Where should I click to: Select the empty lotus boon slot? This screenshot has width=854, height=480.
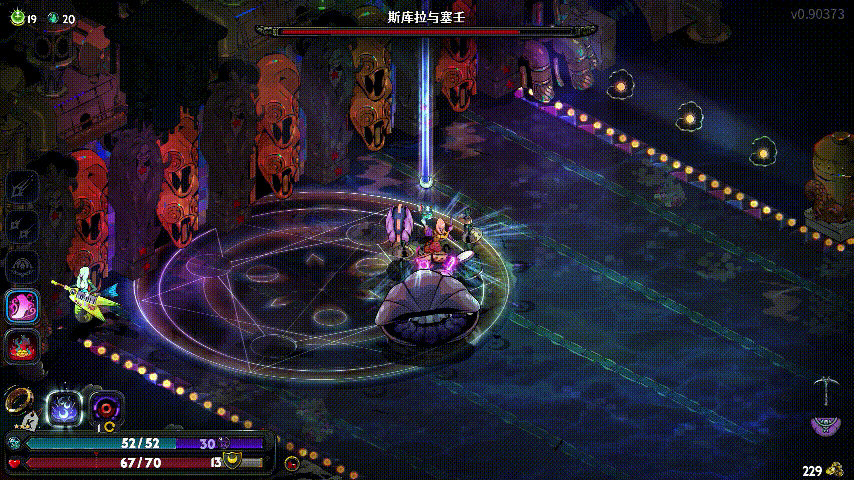click(x=22, y=266)
